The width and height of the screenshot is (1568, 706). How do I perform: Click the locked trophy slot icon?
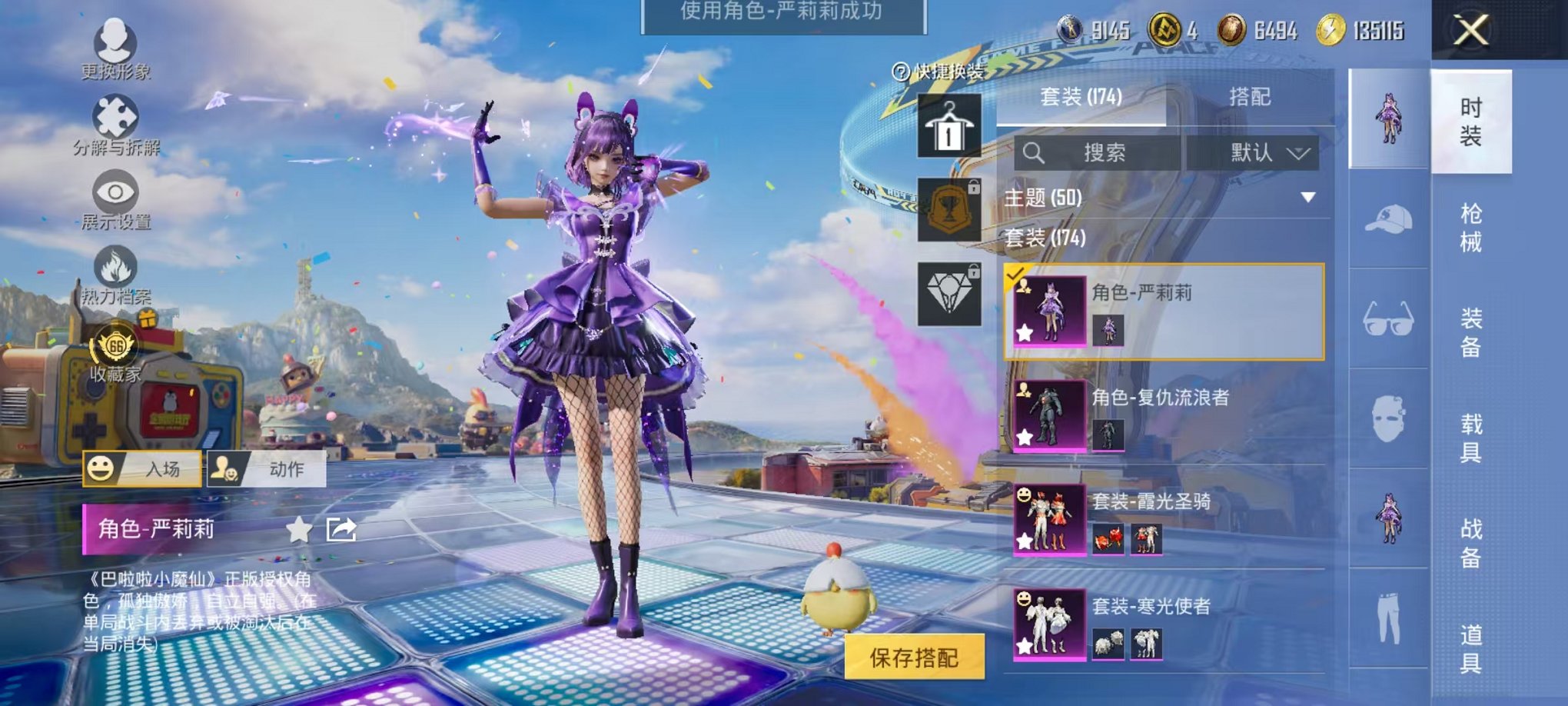[951, 209]
